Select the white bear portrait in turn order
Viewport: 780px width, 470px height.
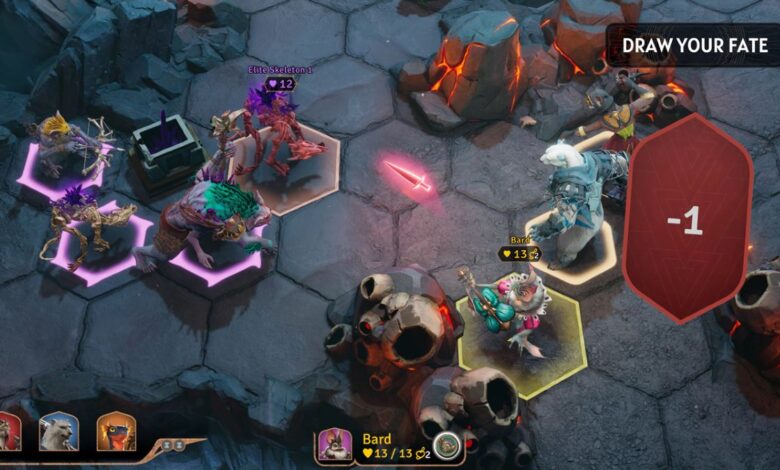(58, 432)
